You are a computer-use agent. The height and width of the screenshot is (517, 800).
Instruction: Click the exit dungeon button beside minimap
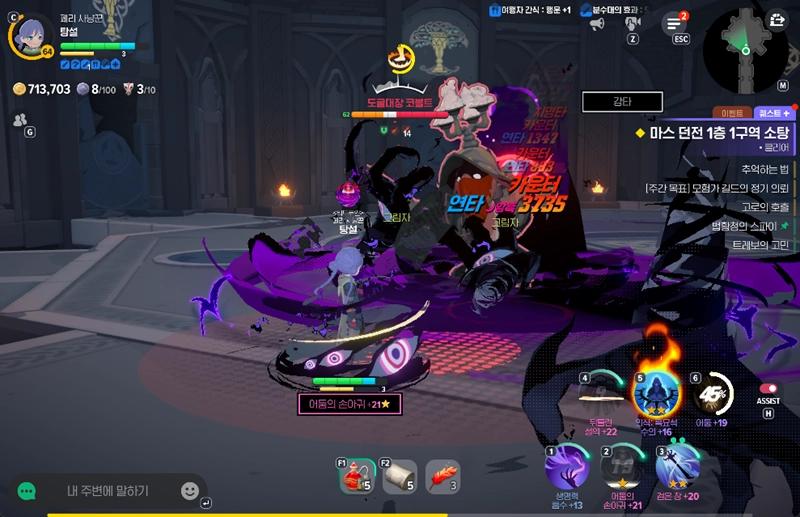(x=779, y=20)
